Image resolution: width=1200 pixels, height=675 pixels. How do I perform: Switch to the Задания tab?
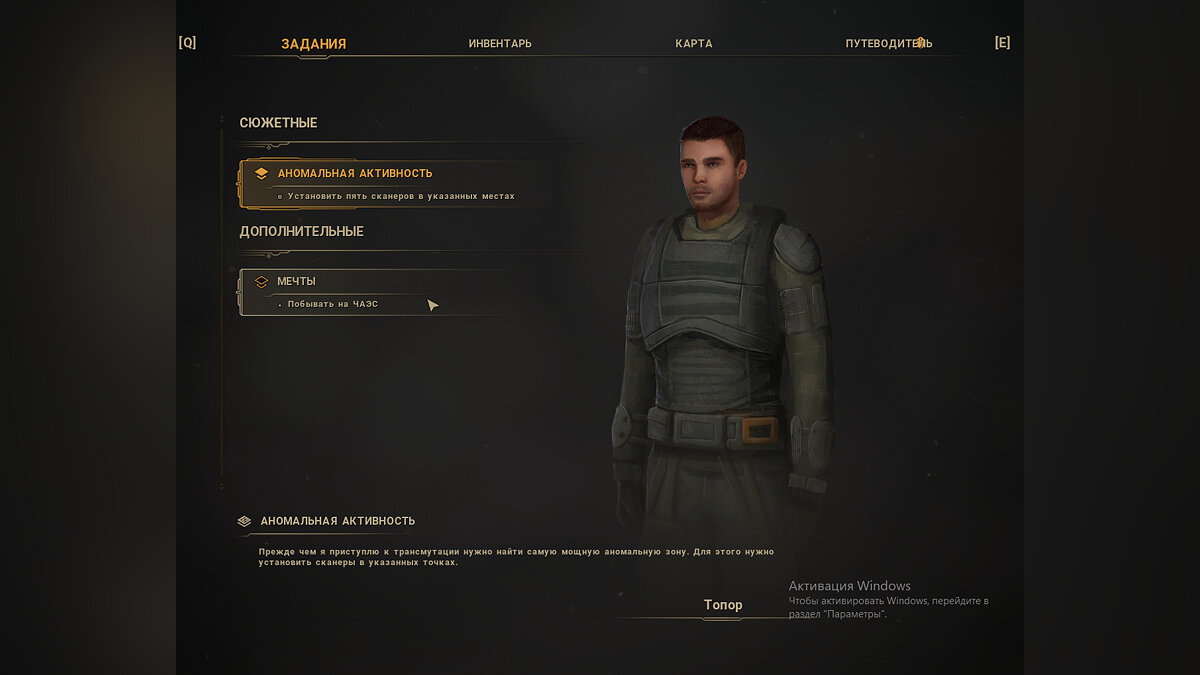313,44
